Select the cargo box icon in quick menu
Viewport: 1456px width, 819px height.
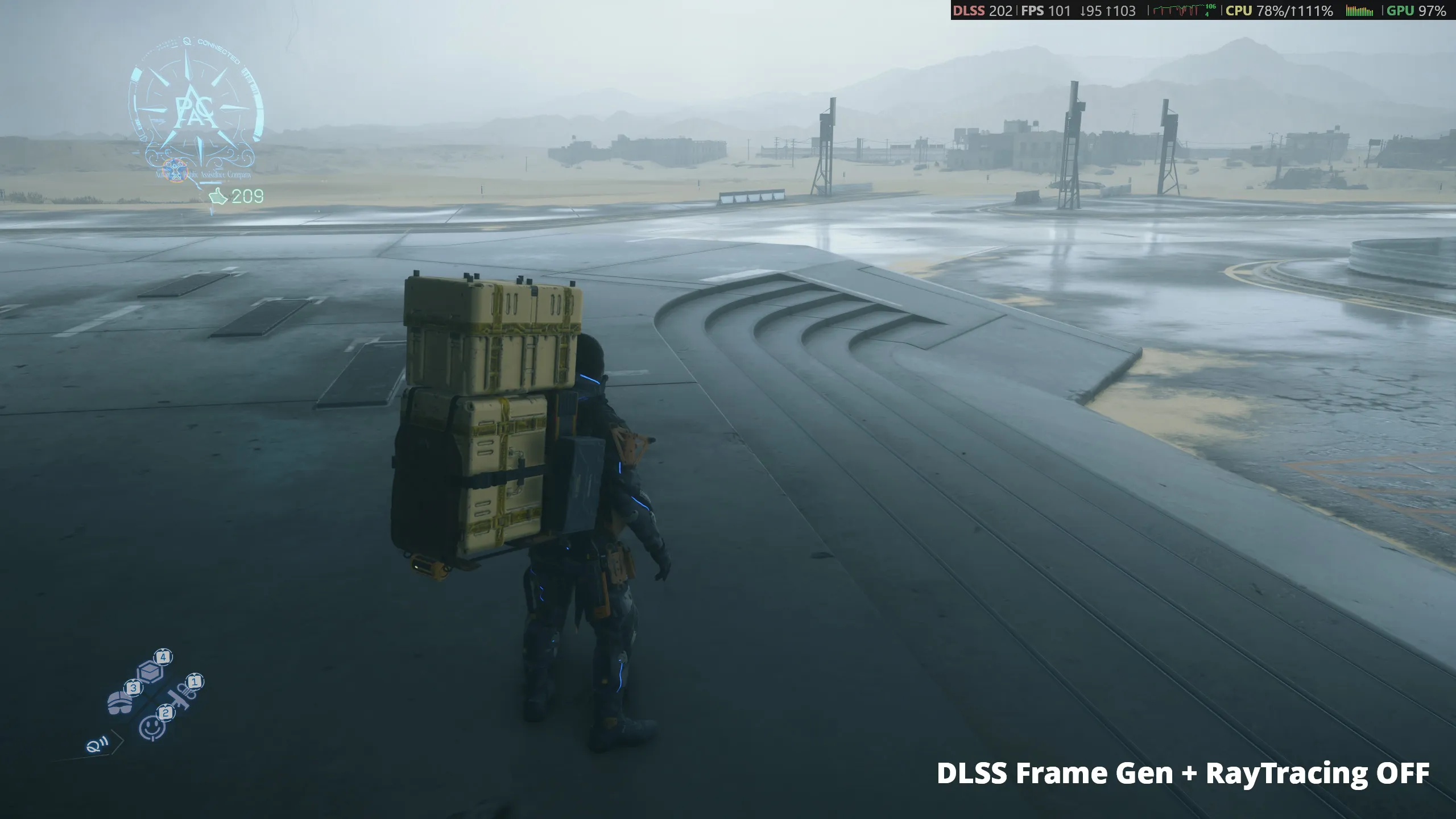pyautogui.click(x=151, y=673)
